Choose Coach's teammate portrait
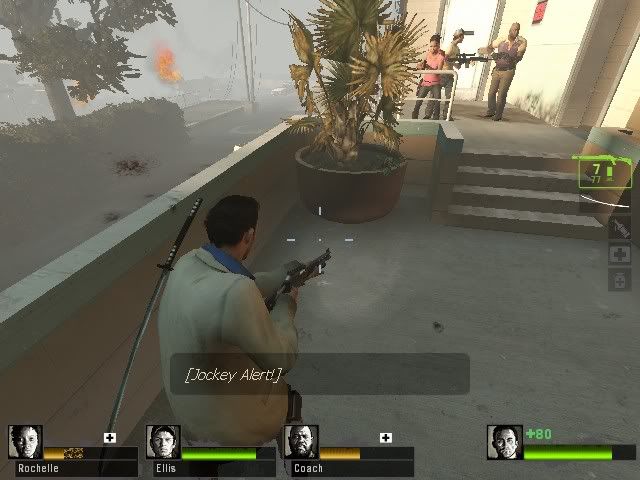640x480 pixels. pos(301,442)
